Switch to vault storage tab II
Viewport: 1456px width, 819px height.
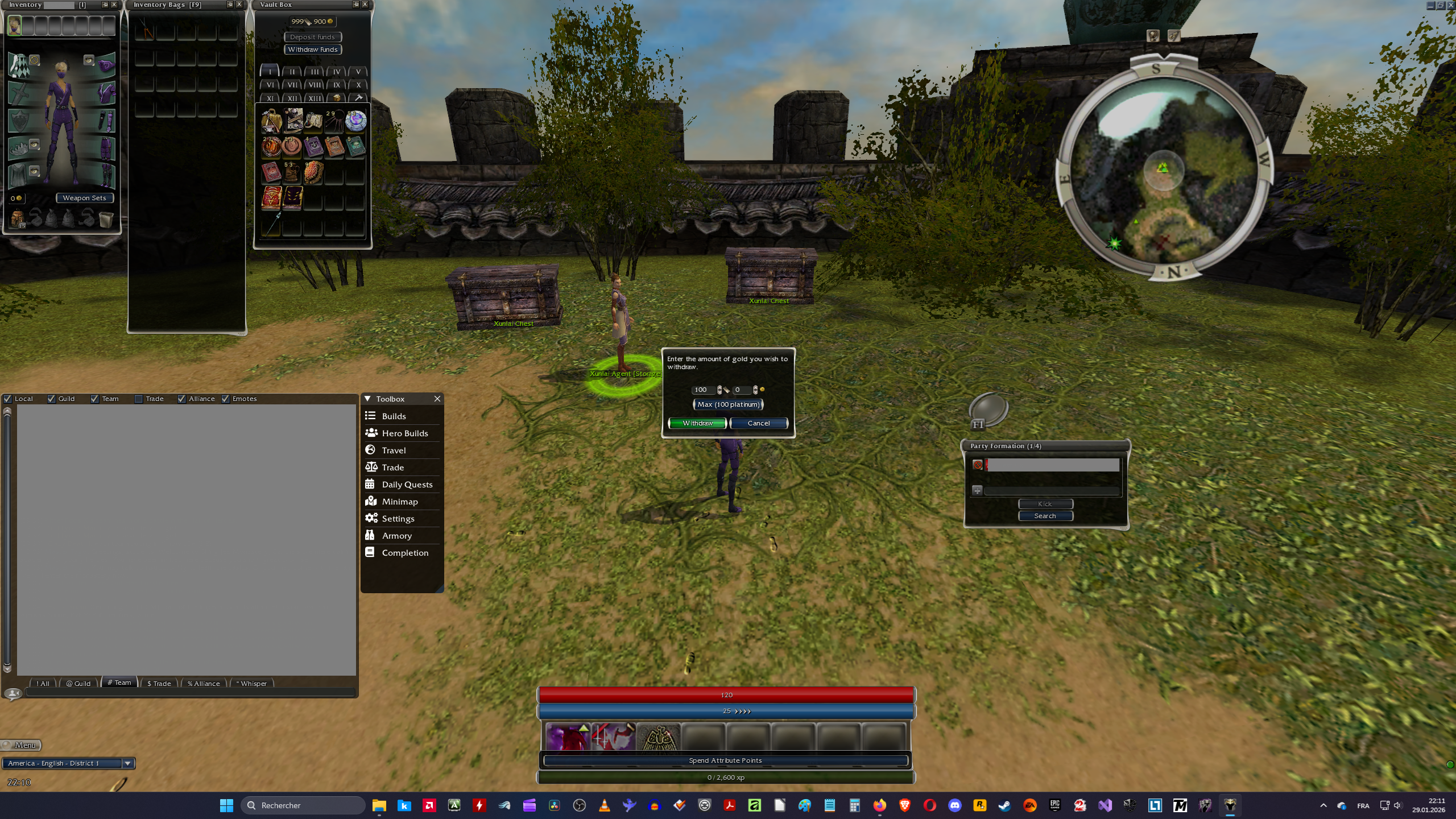pyautogui.click(x=292, y=72)
